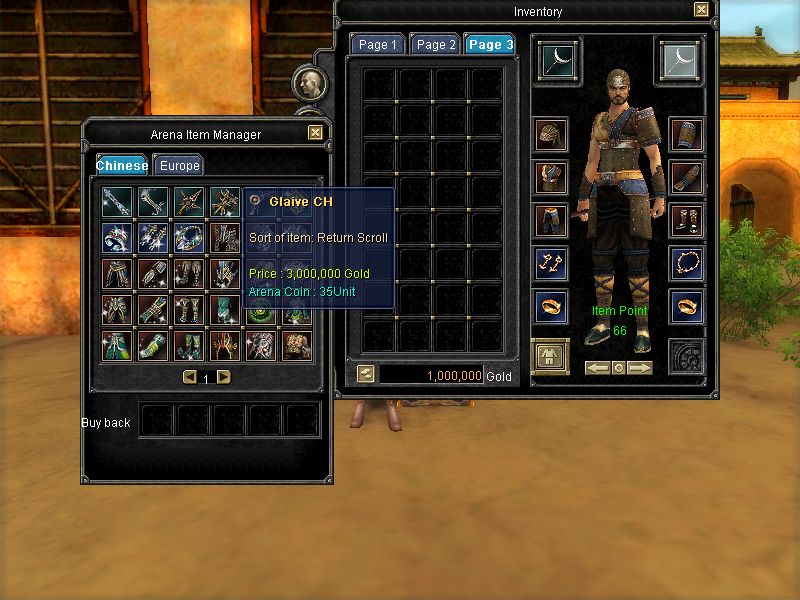Select inventory Page 3 tab

[491, 45]
